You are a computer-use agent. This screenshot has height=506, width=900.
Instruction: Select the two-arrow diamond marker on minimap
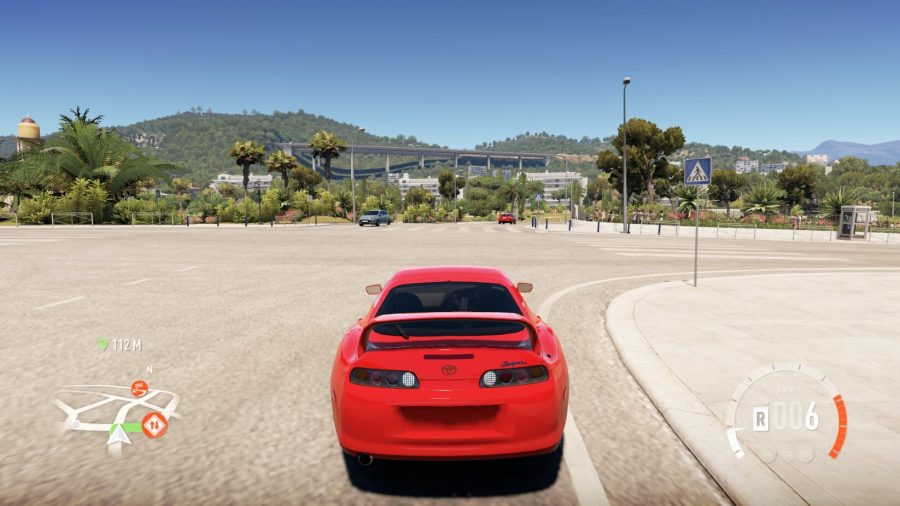154,425
